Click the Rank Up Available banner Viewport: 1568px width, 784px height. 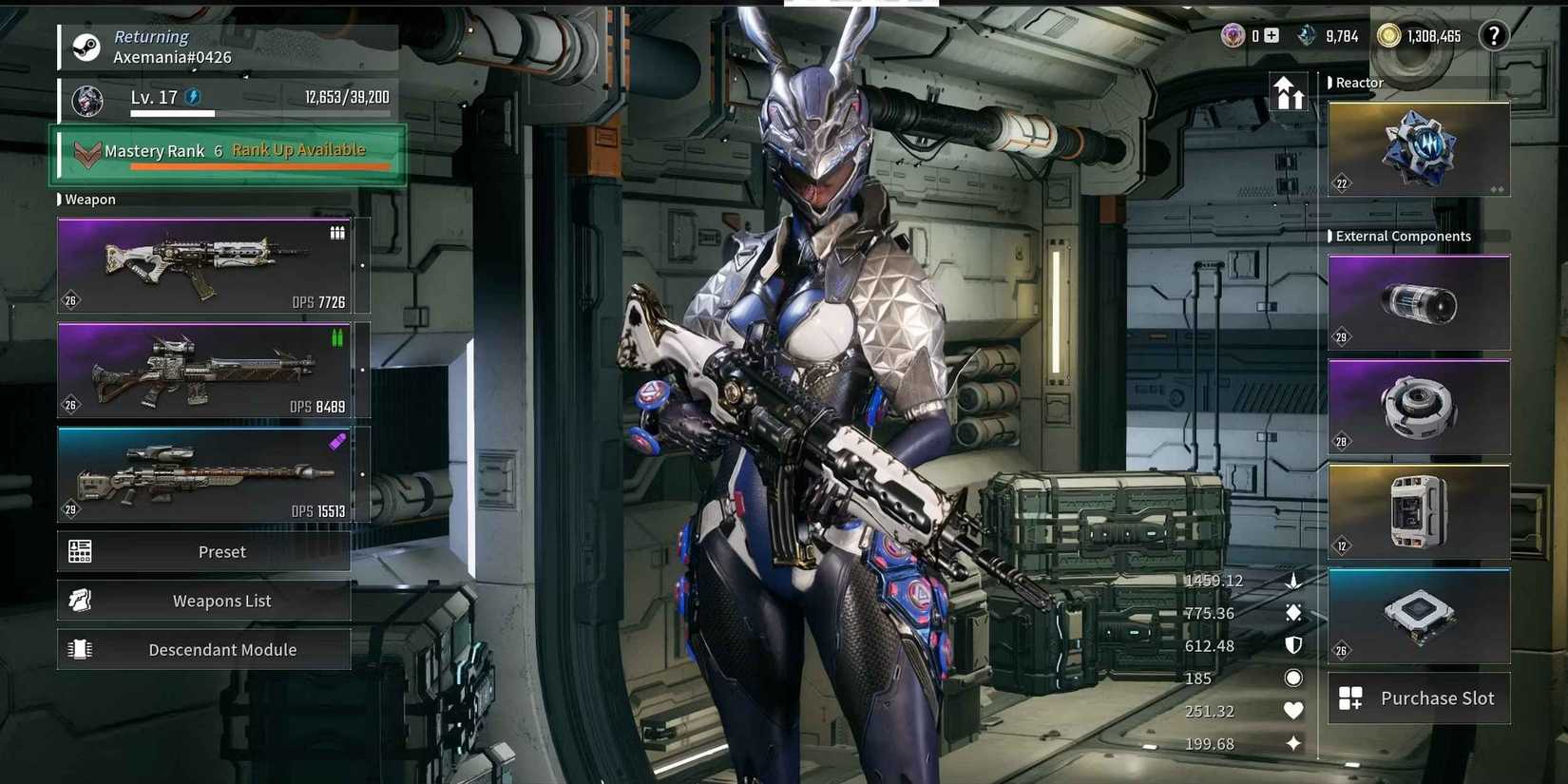(300, 150)
